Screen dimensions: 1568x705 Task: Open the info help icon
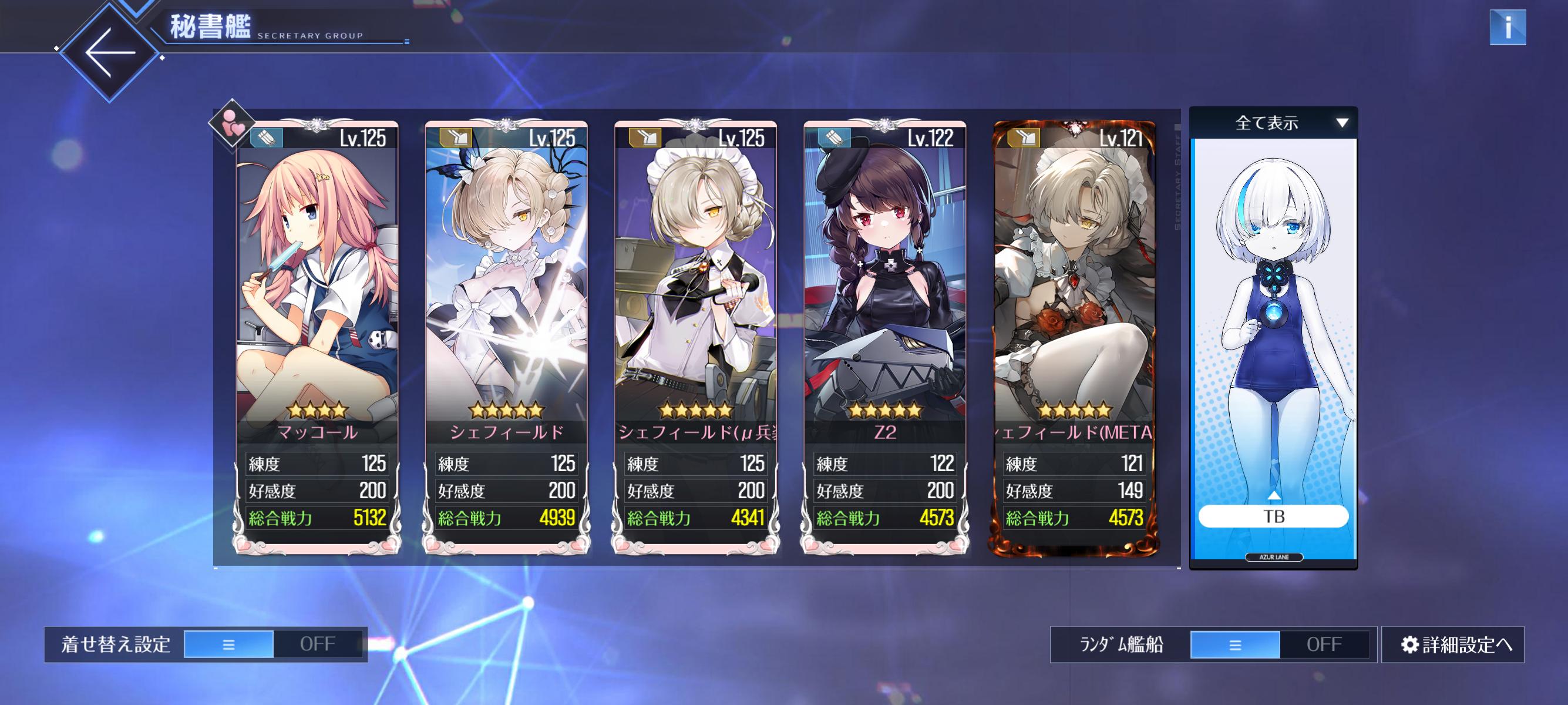(x=1507, y=28)
